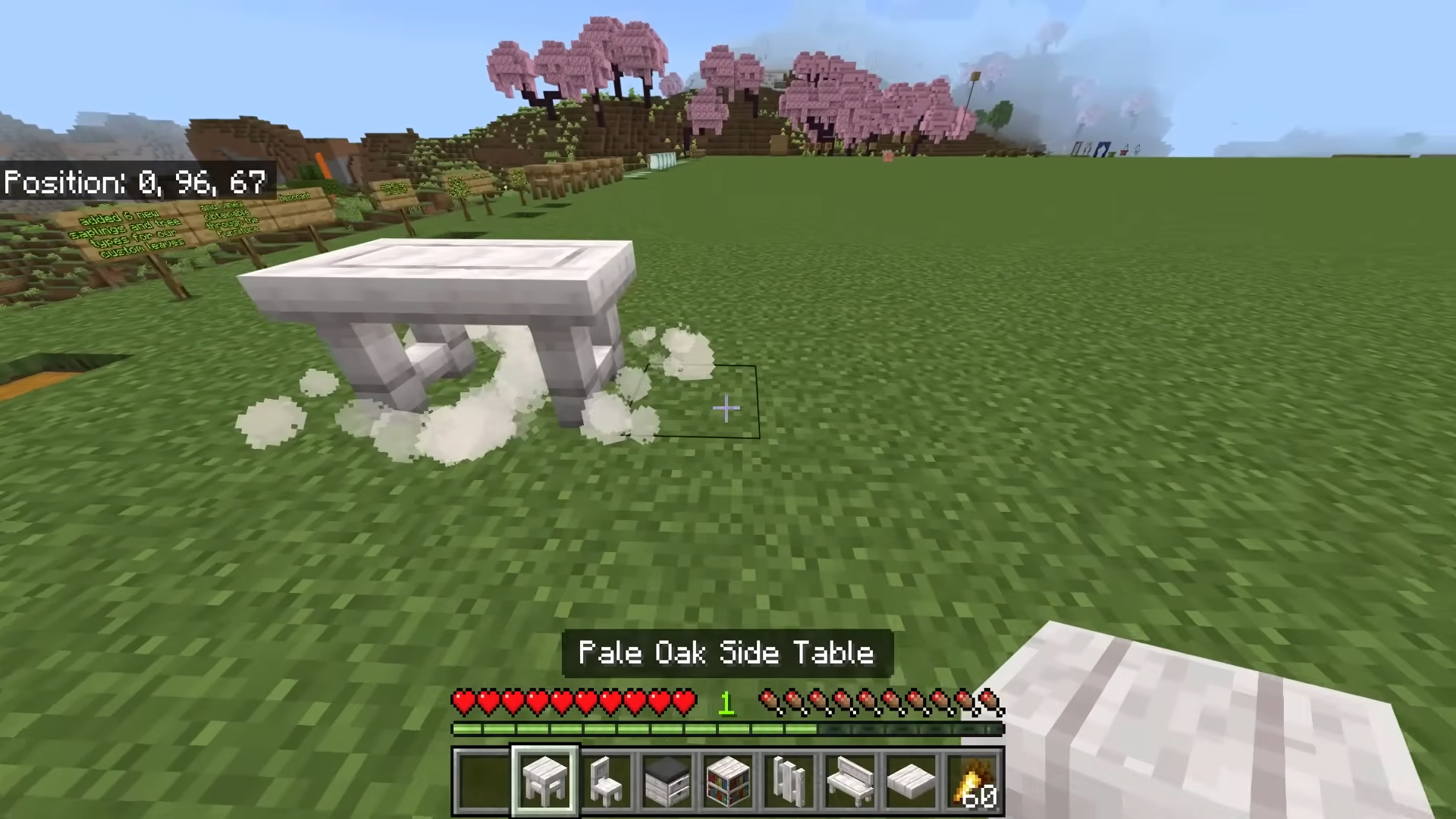Select the flat pale slab slot
The image size is (1456, 819).
click(911, 780)
